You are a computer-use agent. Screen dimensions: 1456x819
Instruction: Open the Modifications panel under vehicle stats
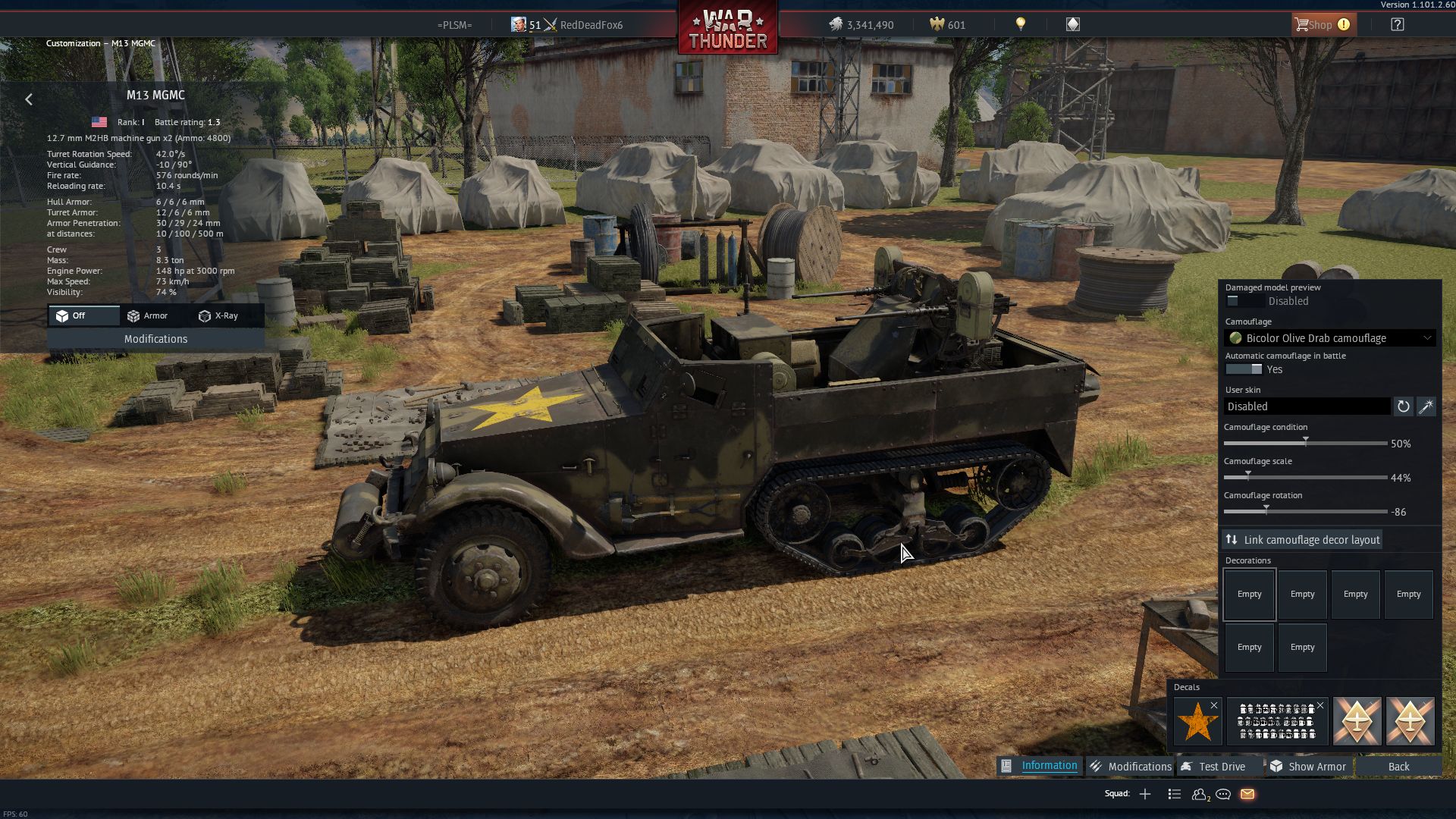click(x=155, y=339)
